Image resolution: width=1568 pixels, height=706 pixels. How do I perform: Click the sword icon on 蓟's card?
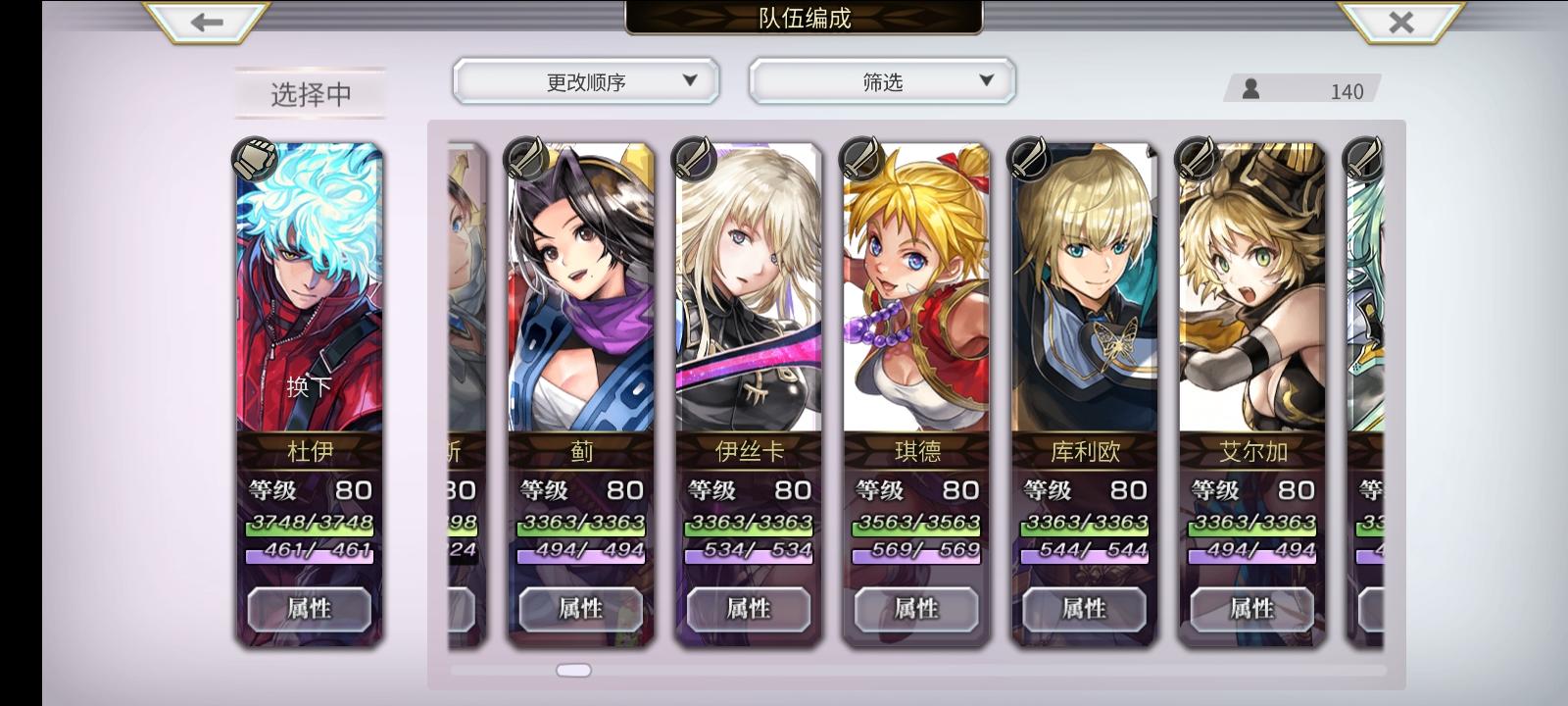coord(525,157)
